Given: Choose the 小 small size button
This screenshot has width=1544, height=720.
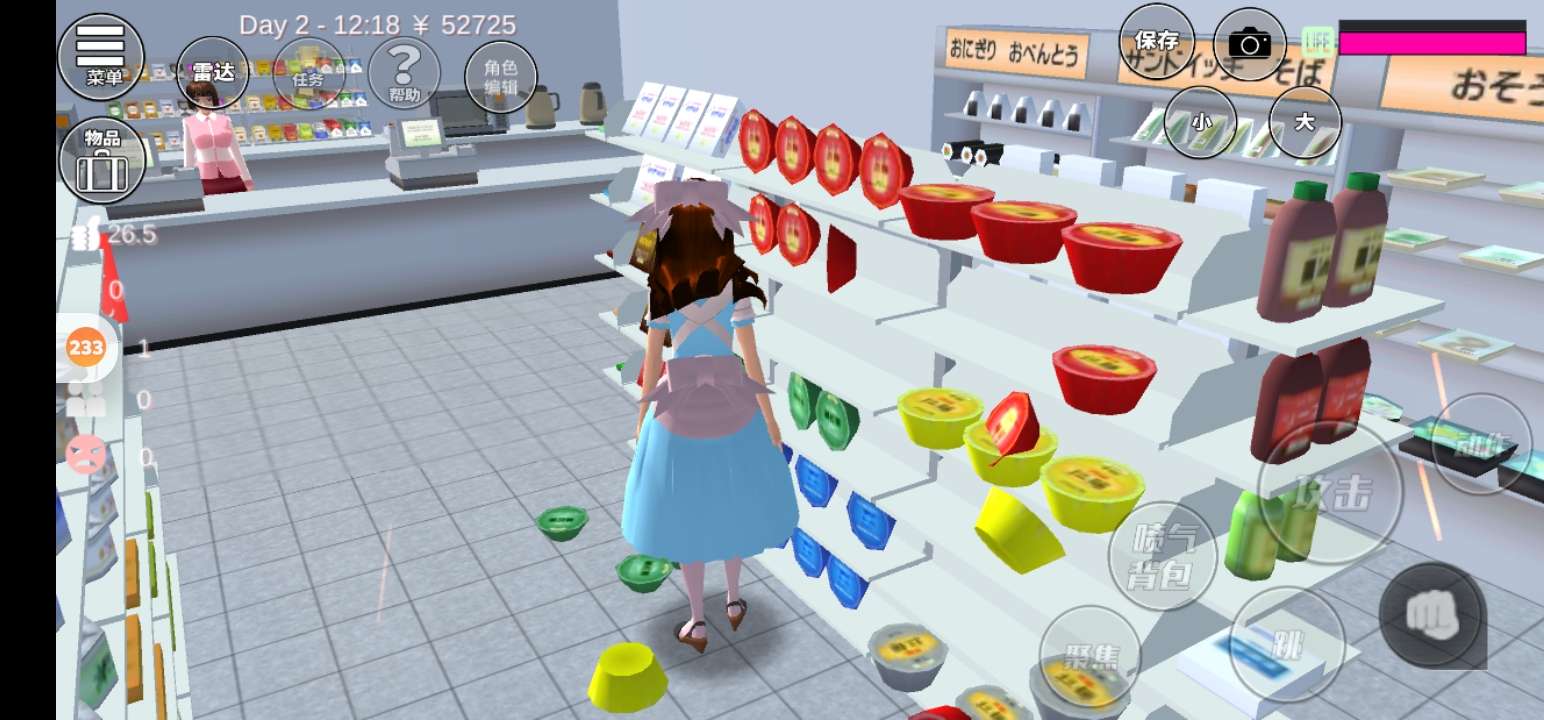Looking at the screenshot, I should [1201, 122].
